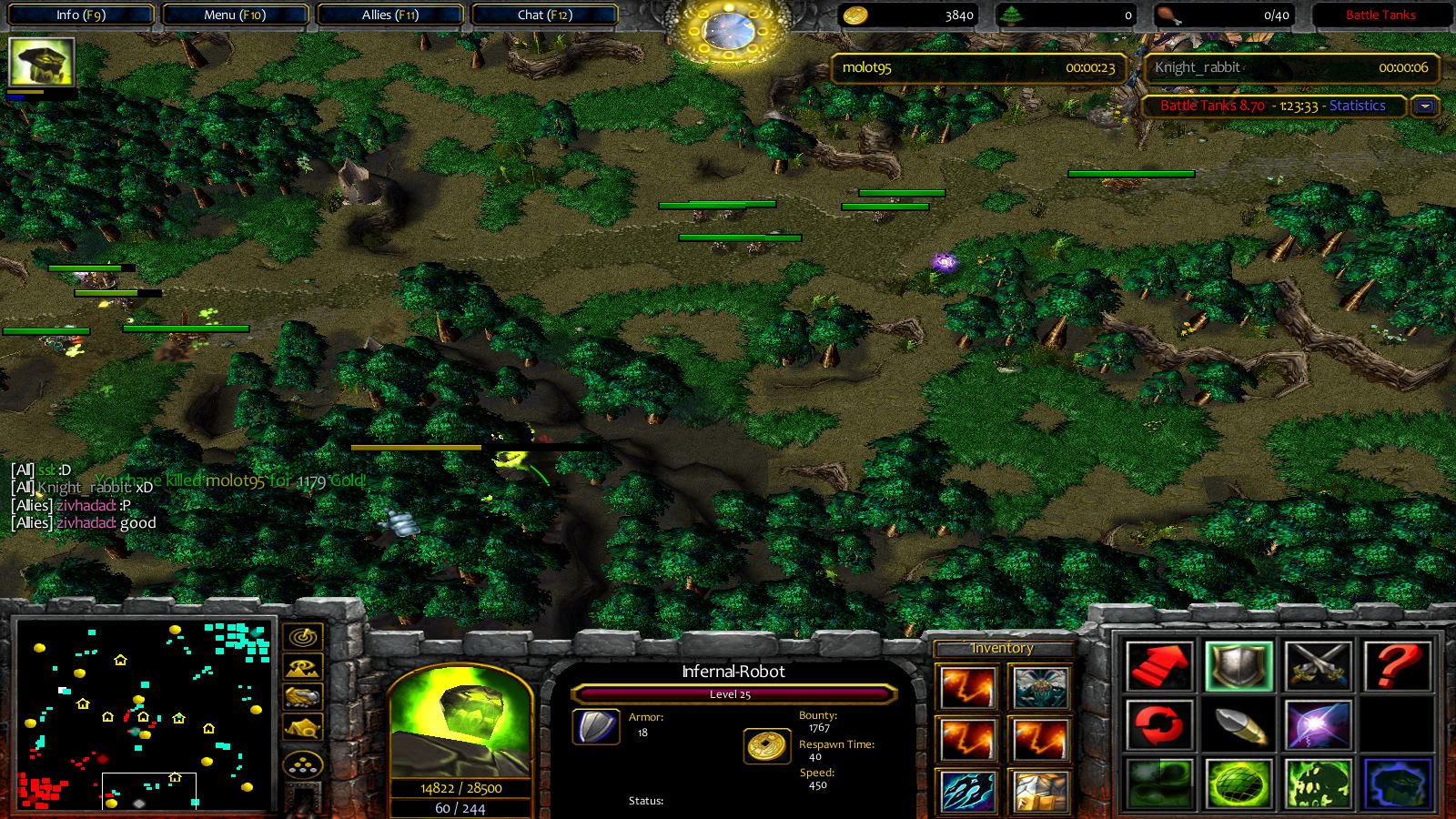This screenshot has width=1456, height=819.
Task: Use the blue claw inventory item
Action: (x=968, y=791)
